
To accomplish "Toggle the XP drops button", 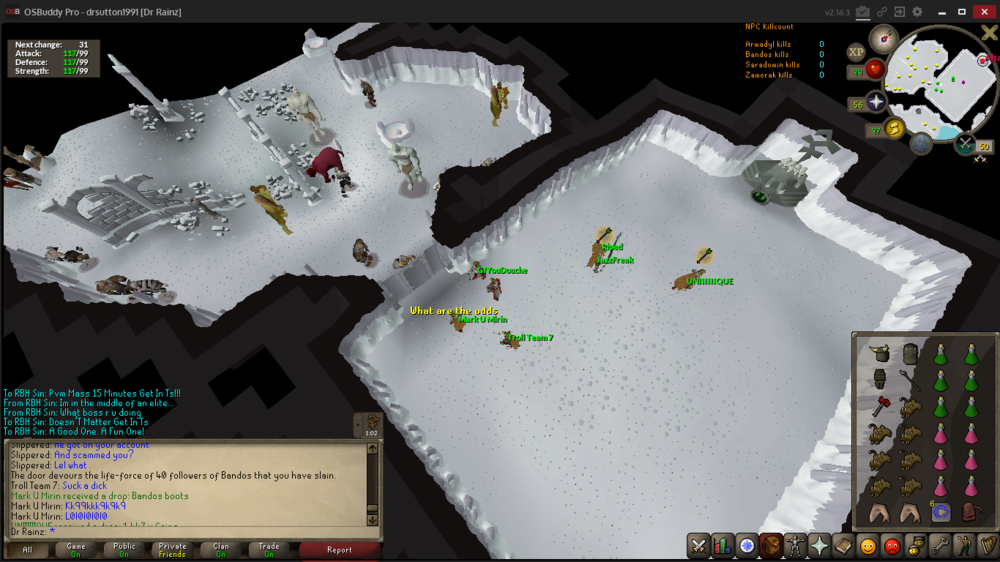I will 856,52.
